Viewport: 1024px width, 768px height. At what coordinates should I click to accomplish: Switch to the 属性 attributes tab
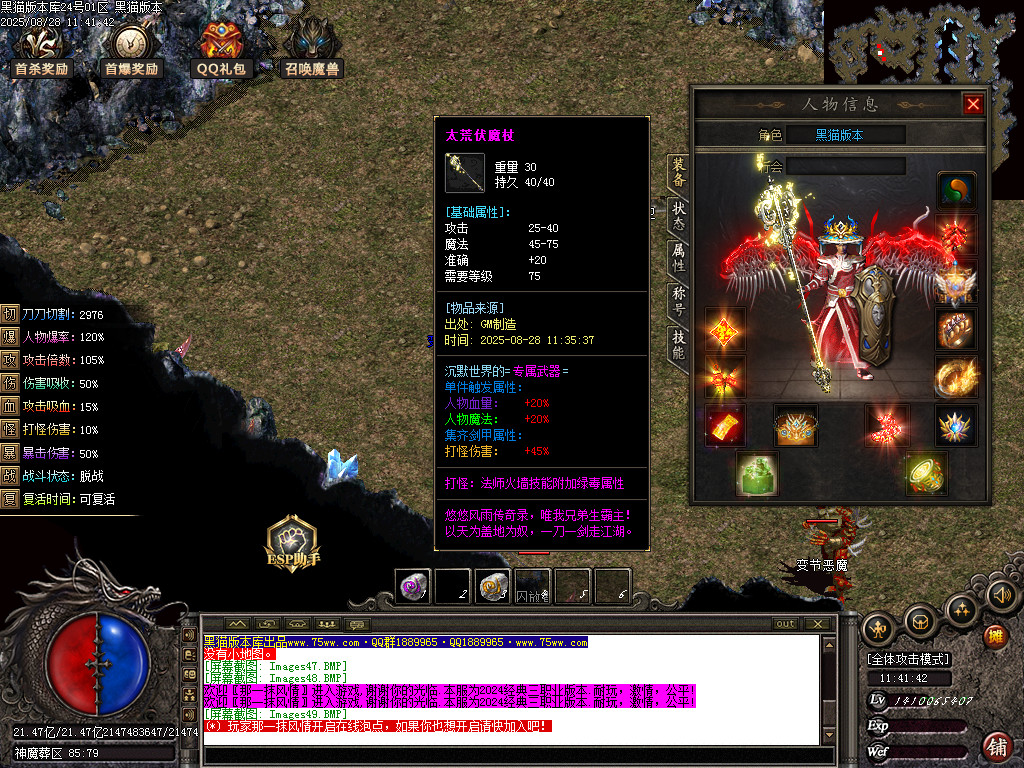tap(679, 259)
